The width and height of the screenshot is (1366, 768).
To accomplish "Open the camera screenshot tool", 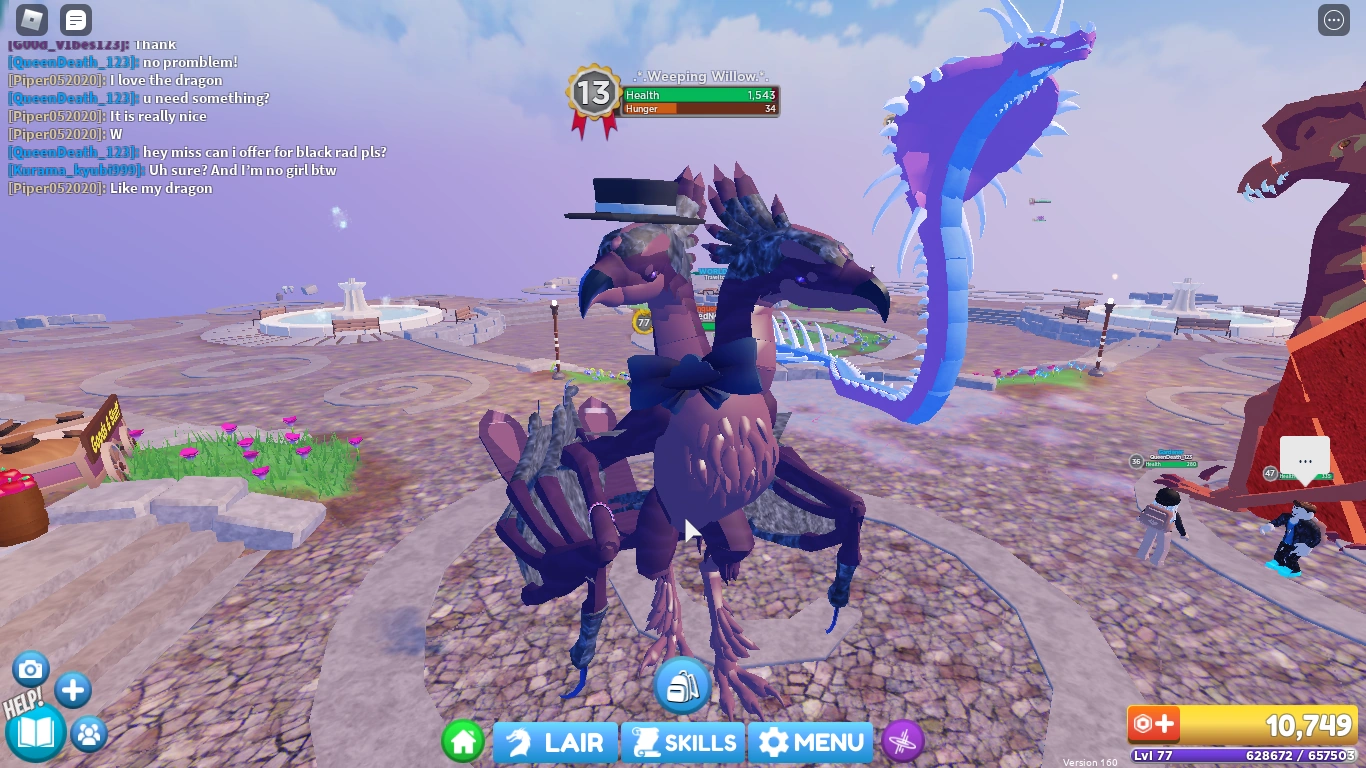I will coord(31,668).
